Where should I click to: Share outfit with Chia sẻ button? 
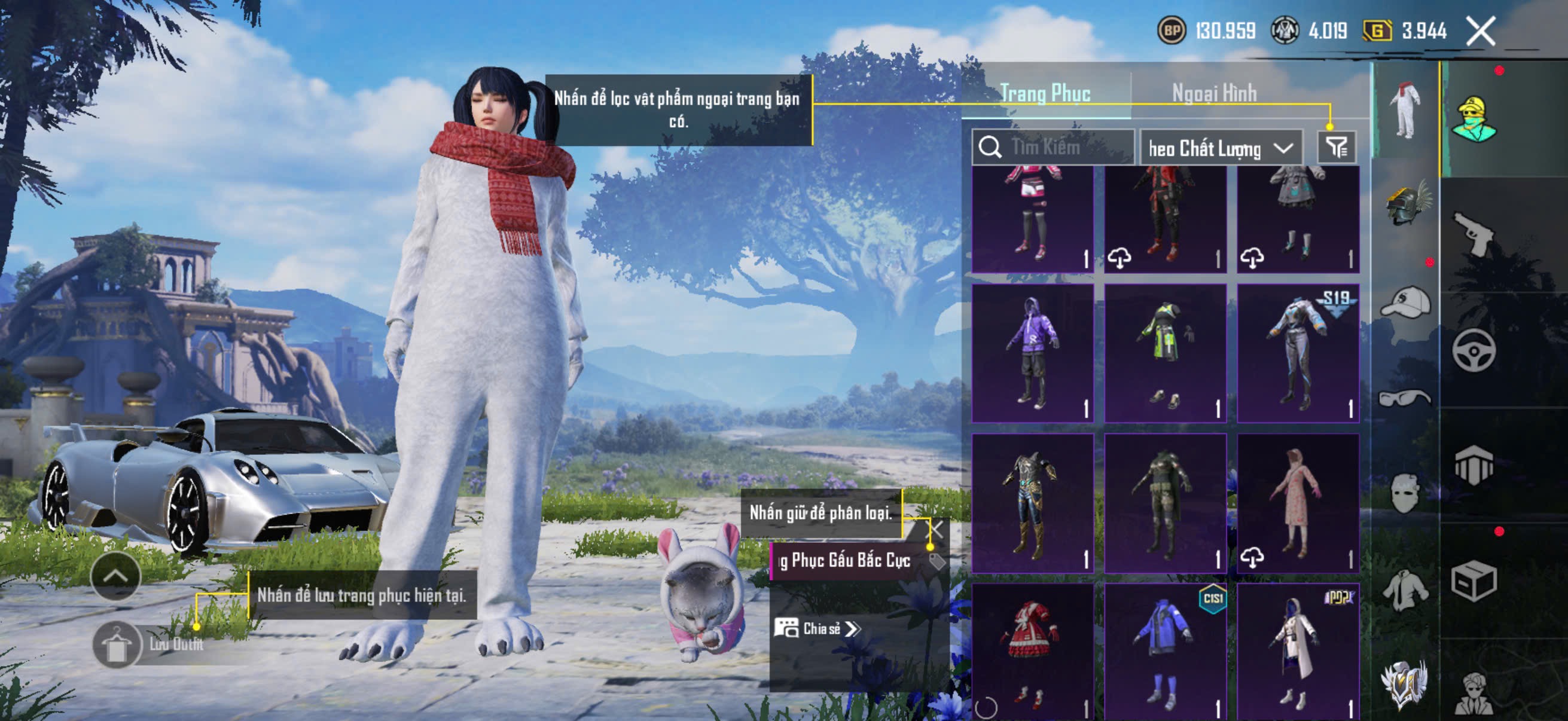click(x=817, y=628)
